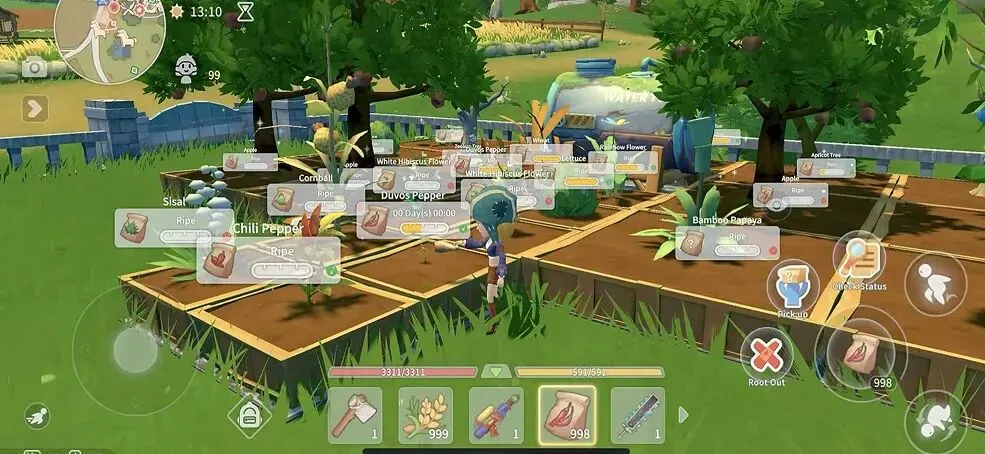Image resolution: width=985 pixels, height=454 pixels.
Task: Select the chili pepper seed hotbar slot
Action: tap(566, 415)
